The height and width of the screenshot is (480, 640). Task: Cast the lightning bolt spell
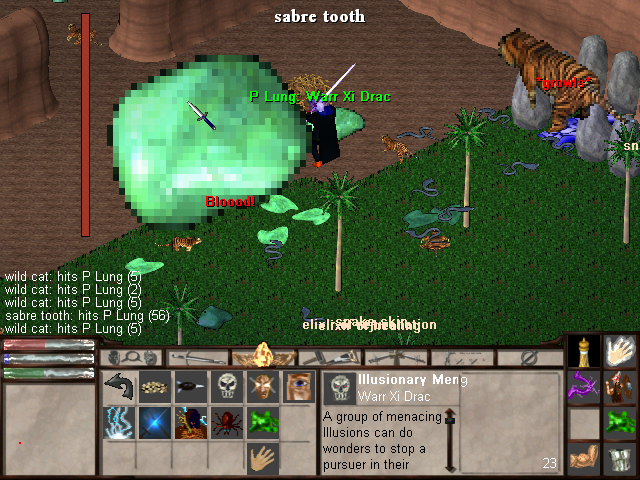(x=120, y=422)
